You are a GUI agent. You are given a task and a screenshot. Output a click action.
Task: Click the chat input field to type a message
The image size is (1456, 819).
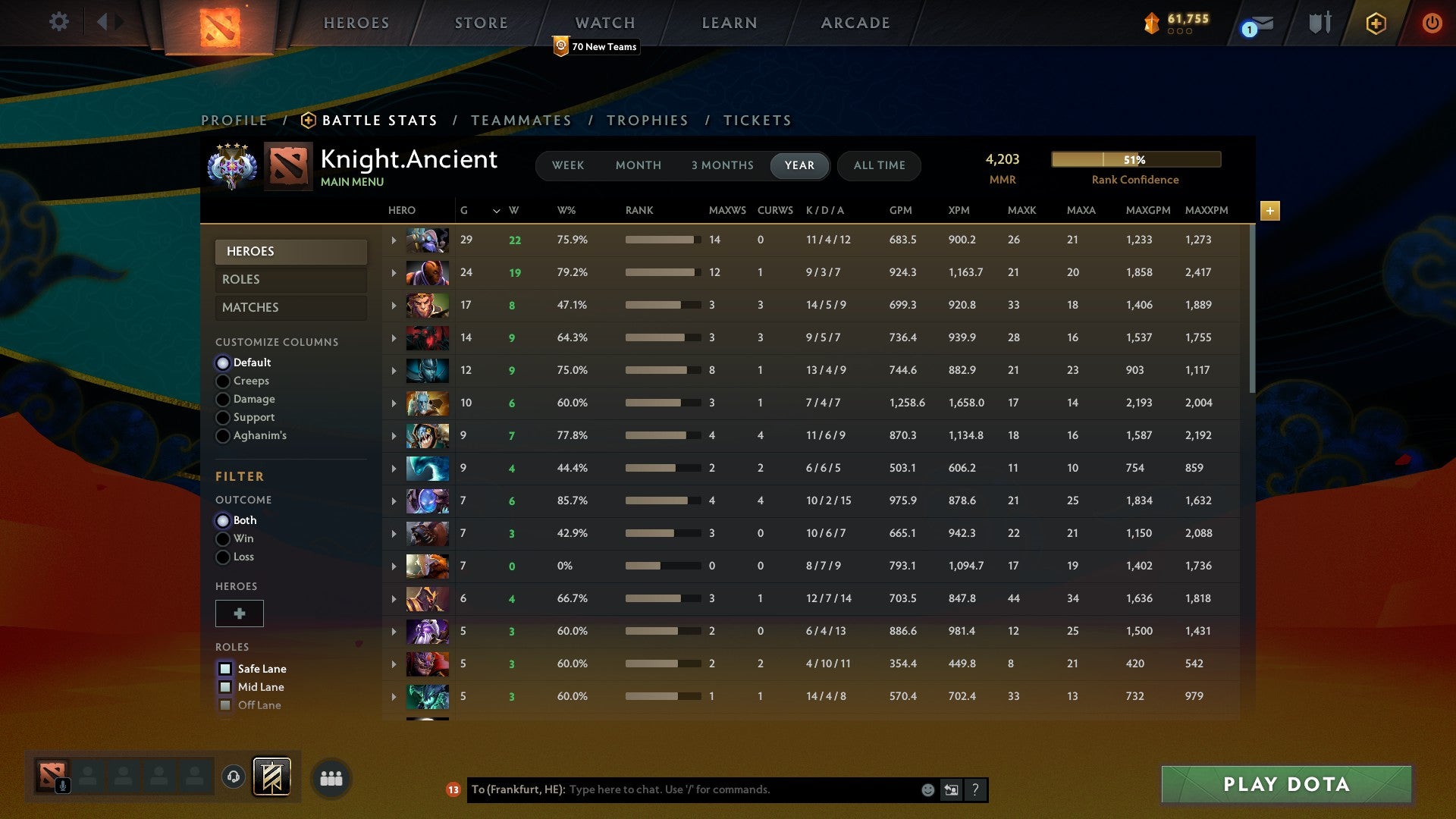pyautogui.click(x=720, y=789)
